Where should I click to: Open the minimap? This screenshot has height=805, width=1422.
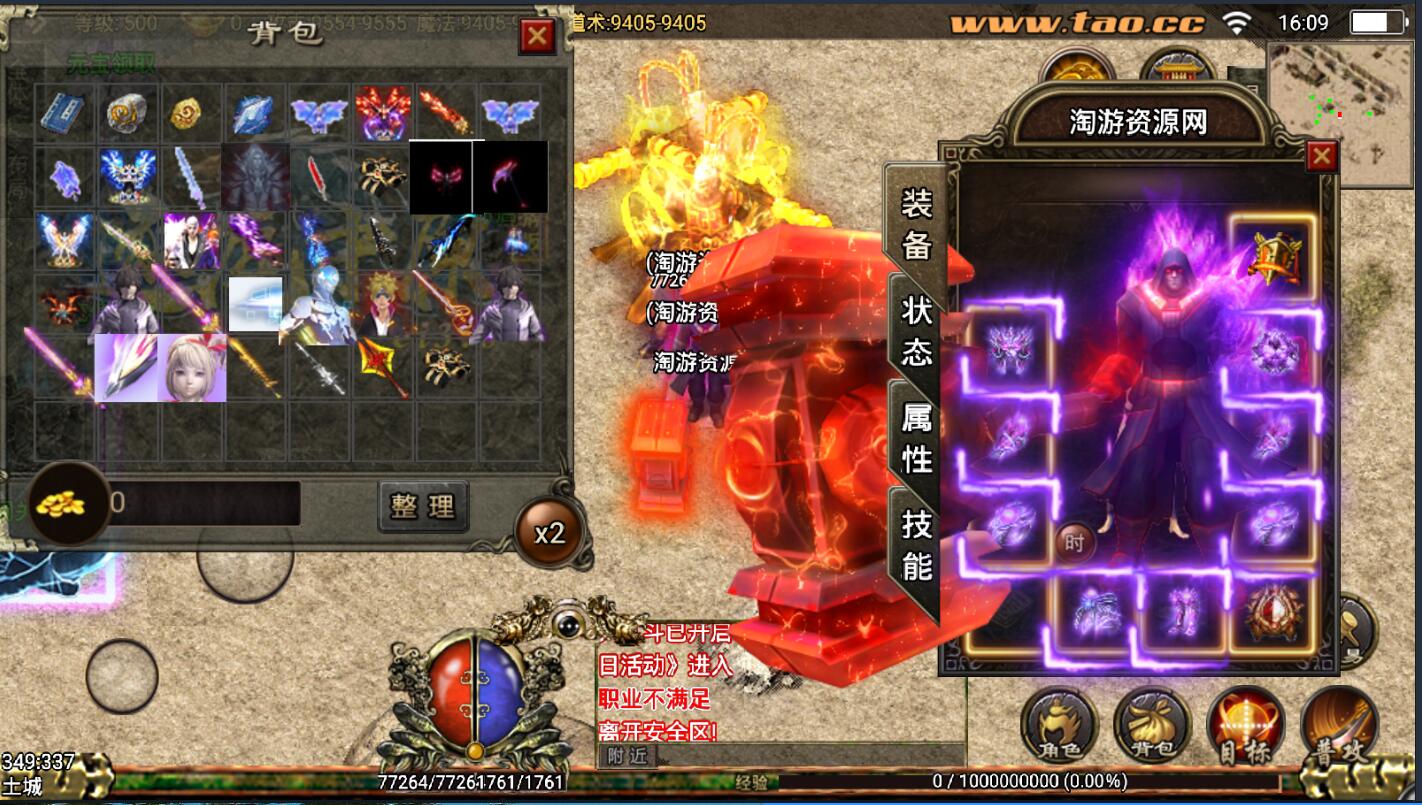point(1342,112)
